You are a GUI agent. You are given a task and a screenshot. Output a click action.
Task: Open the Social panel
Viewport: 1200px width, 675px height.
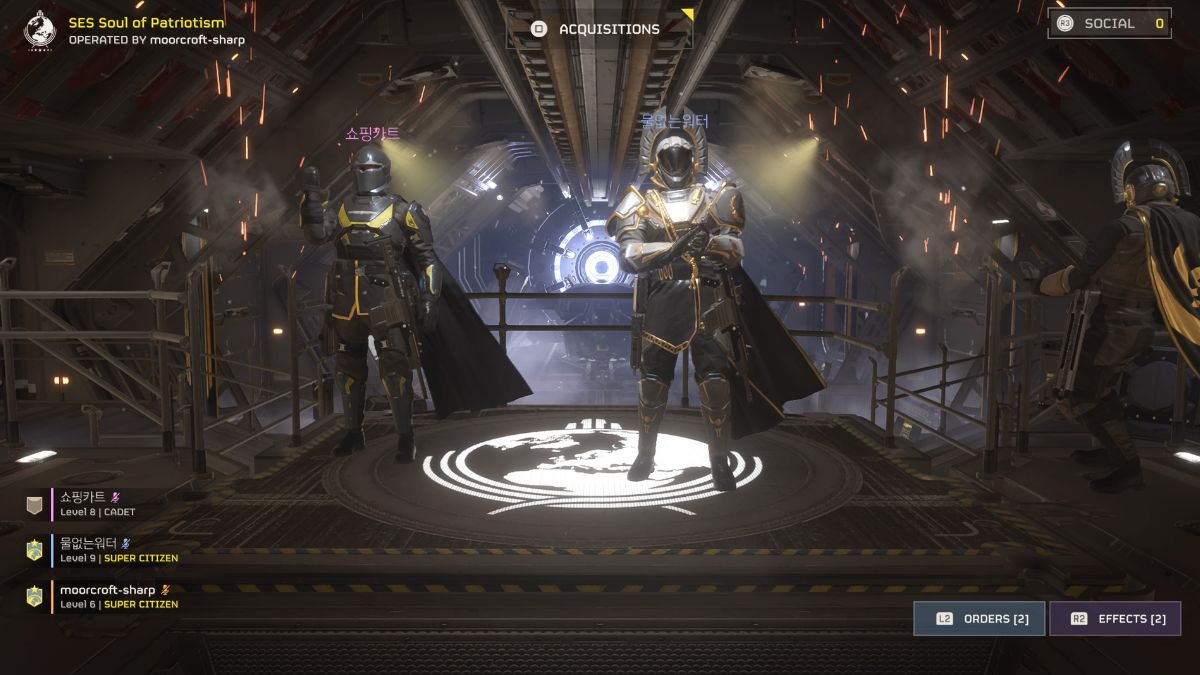1109,23
